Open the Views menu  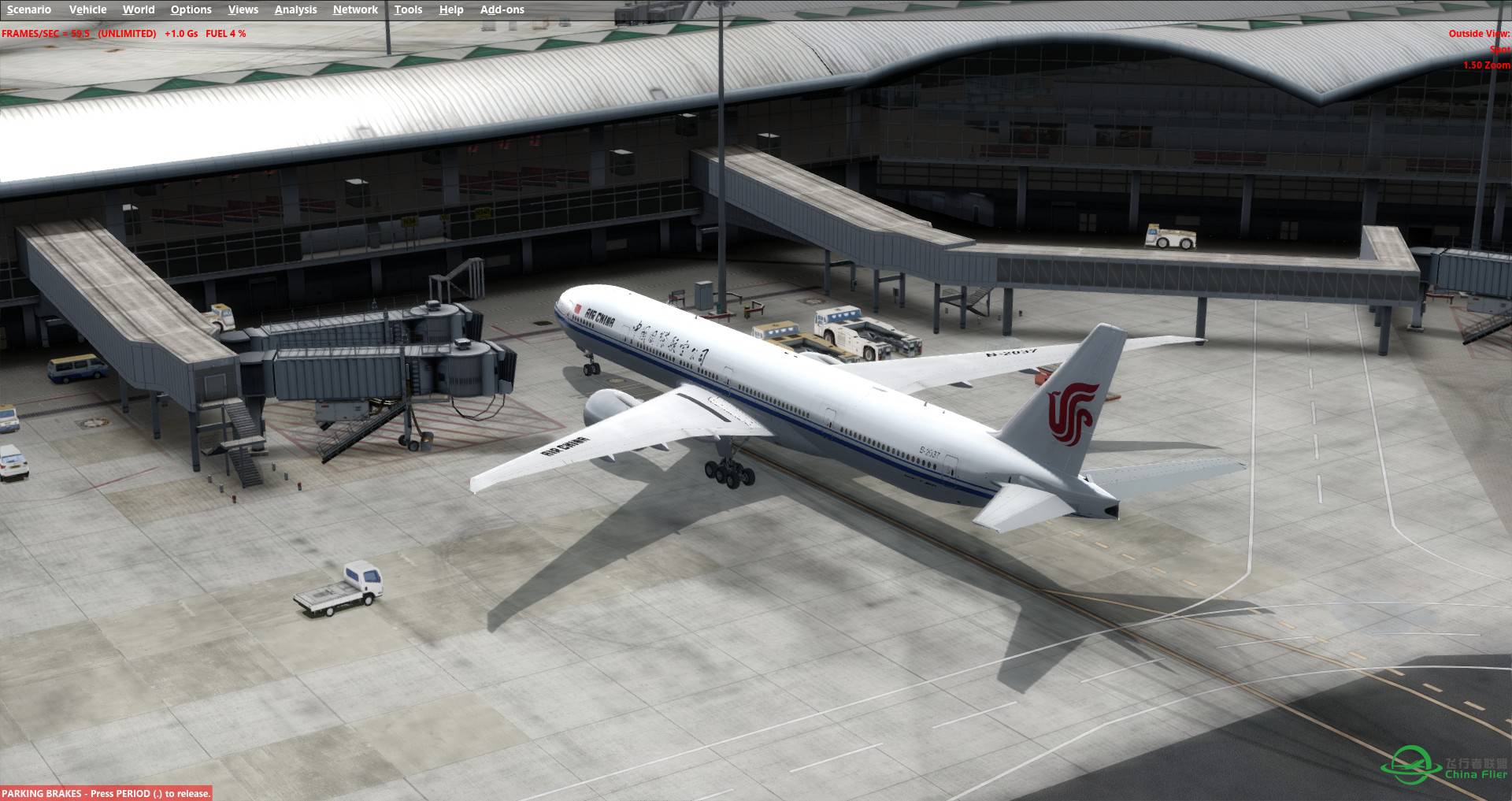click(x=243, y=9)
